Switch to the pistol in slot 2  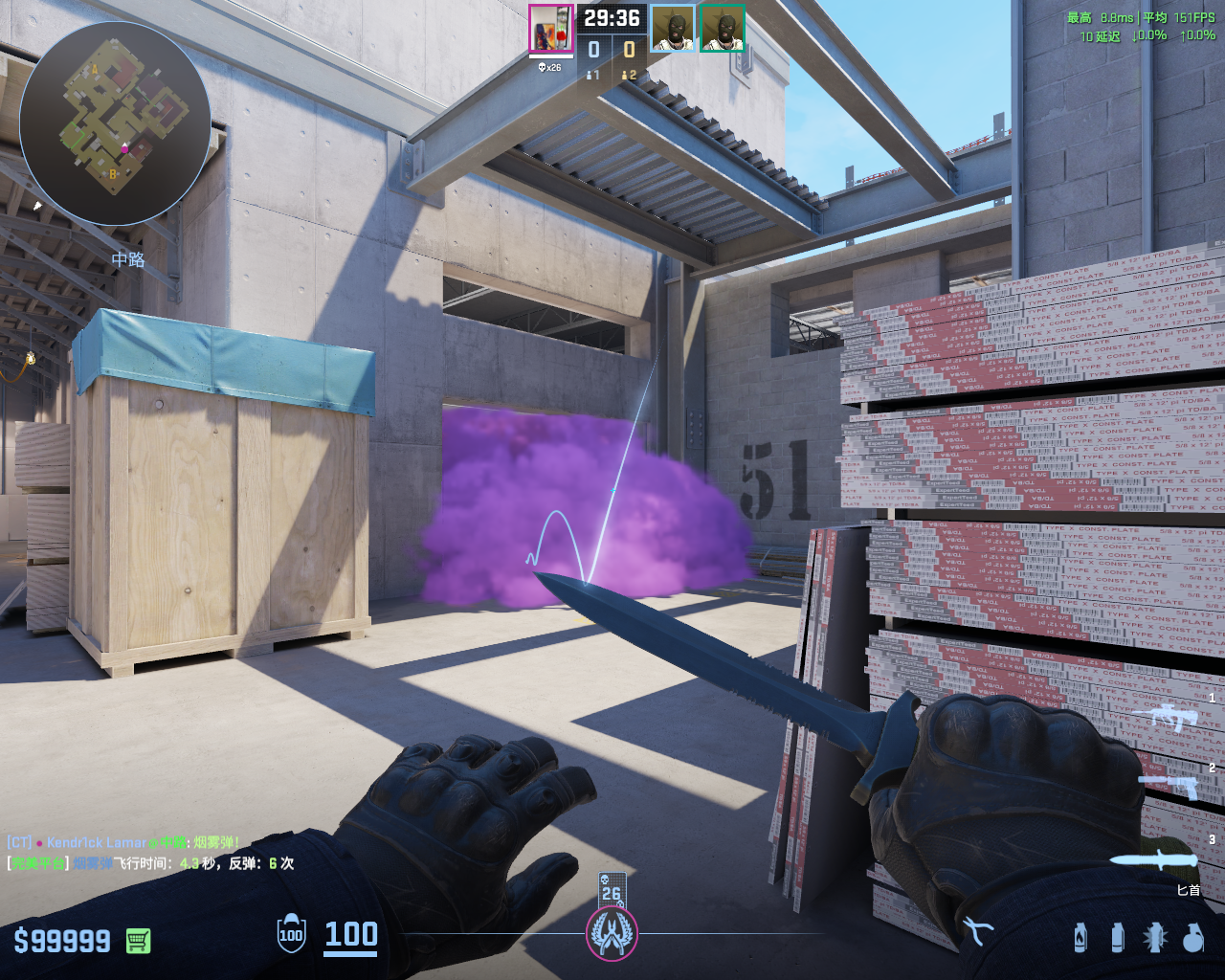pyautogui.click(x=1168, y=785)
